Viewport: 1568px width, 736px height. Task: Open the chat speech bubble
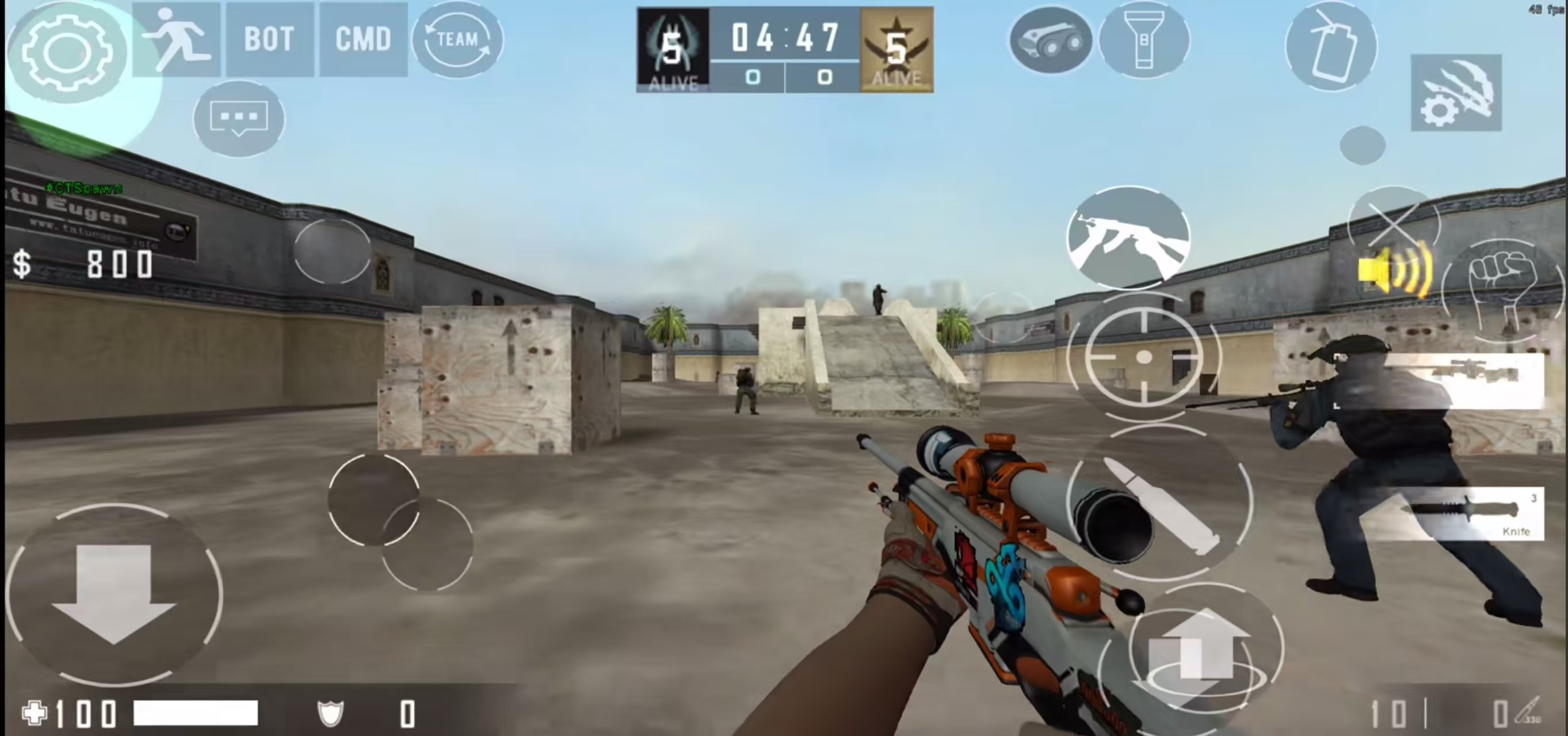click(239, 117)
